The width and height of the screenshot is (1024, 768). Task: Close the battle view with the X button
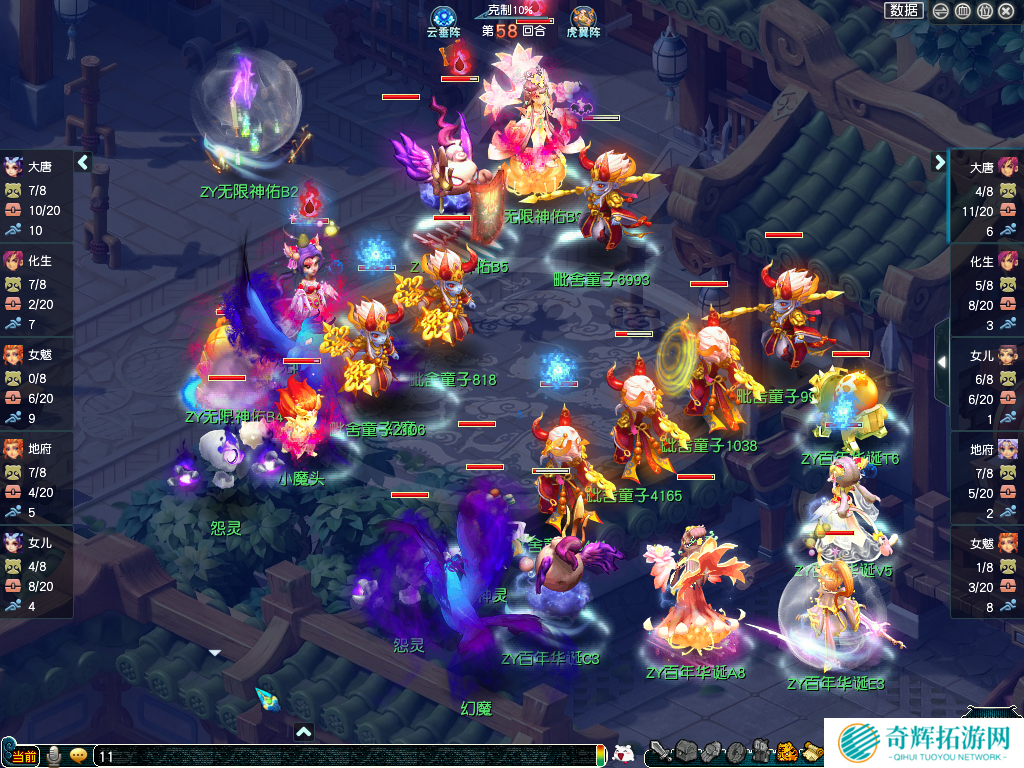[1006, 11]
